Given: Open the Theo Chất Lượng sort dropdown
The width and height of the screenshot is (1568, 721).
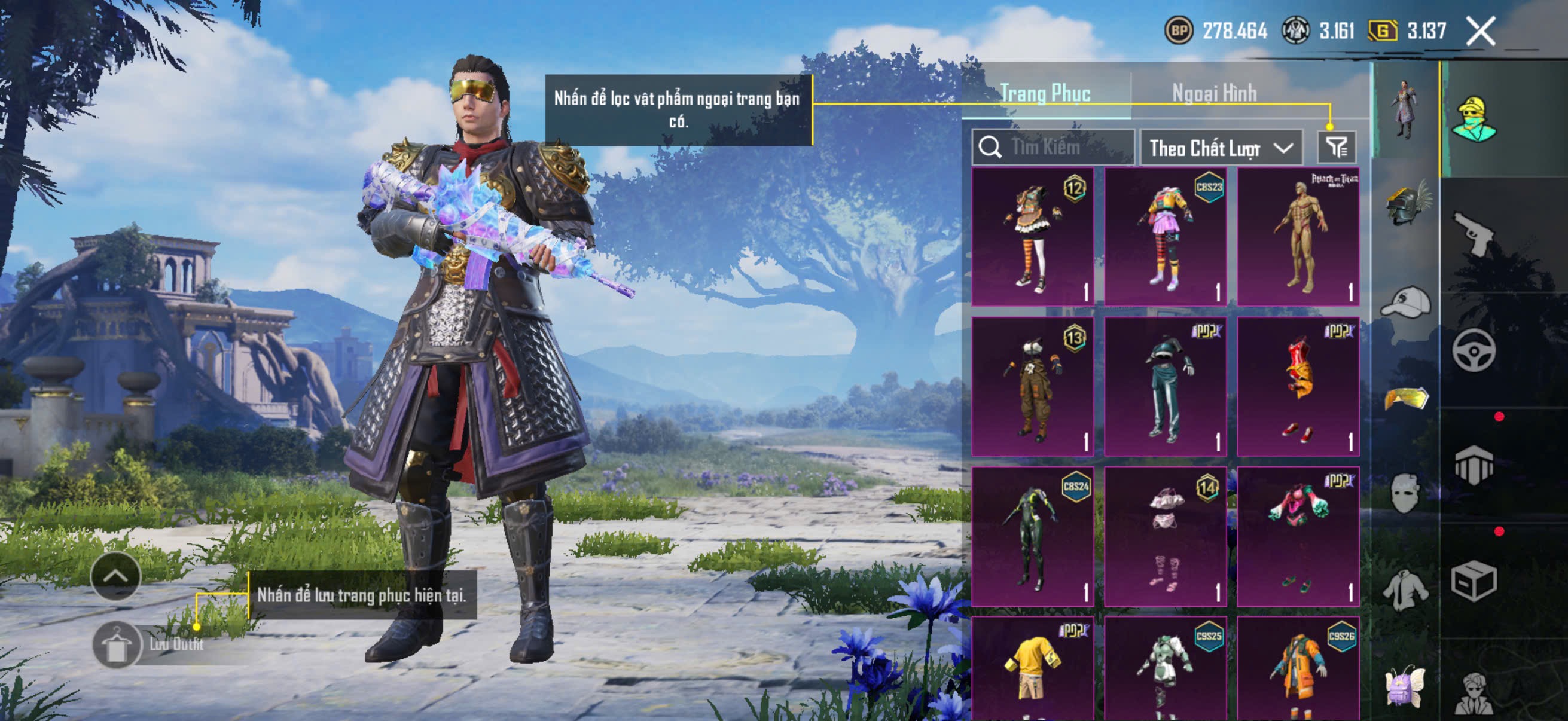Looking at the screenshot, I should click(1221, 148).
